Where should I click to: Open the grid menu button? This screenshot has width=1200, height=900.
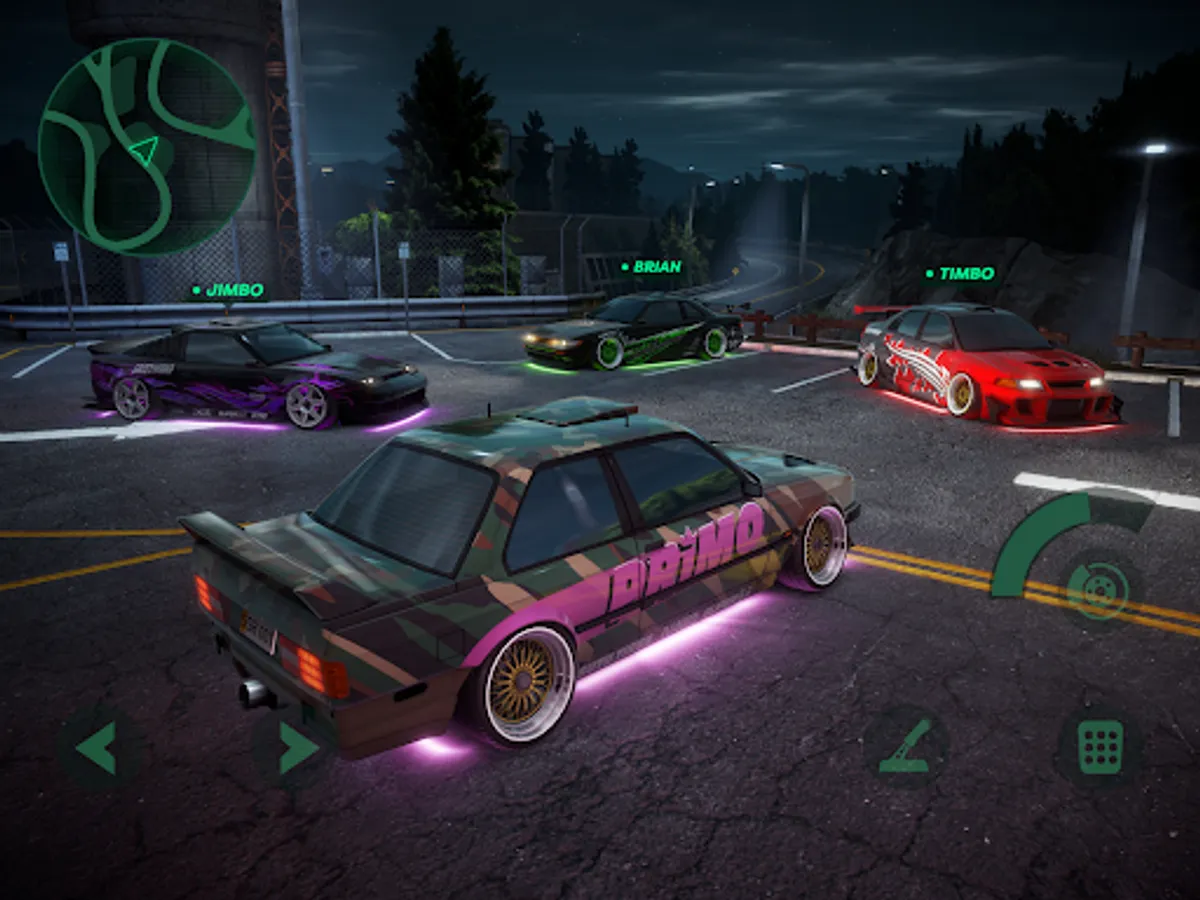click(1100, 748)
